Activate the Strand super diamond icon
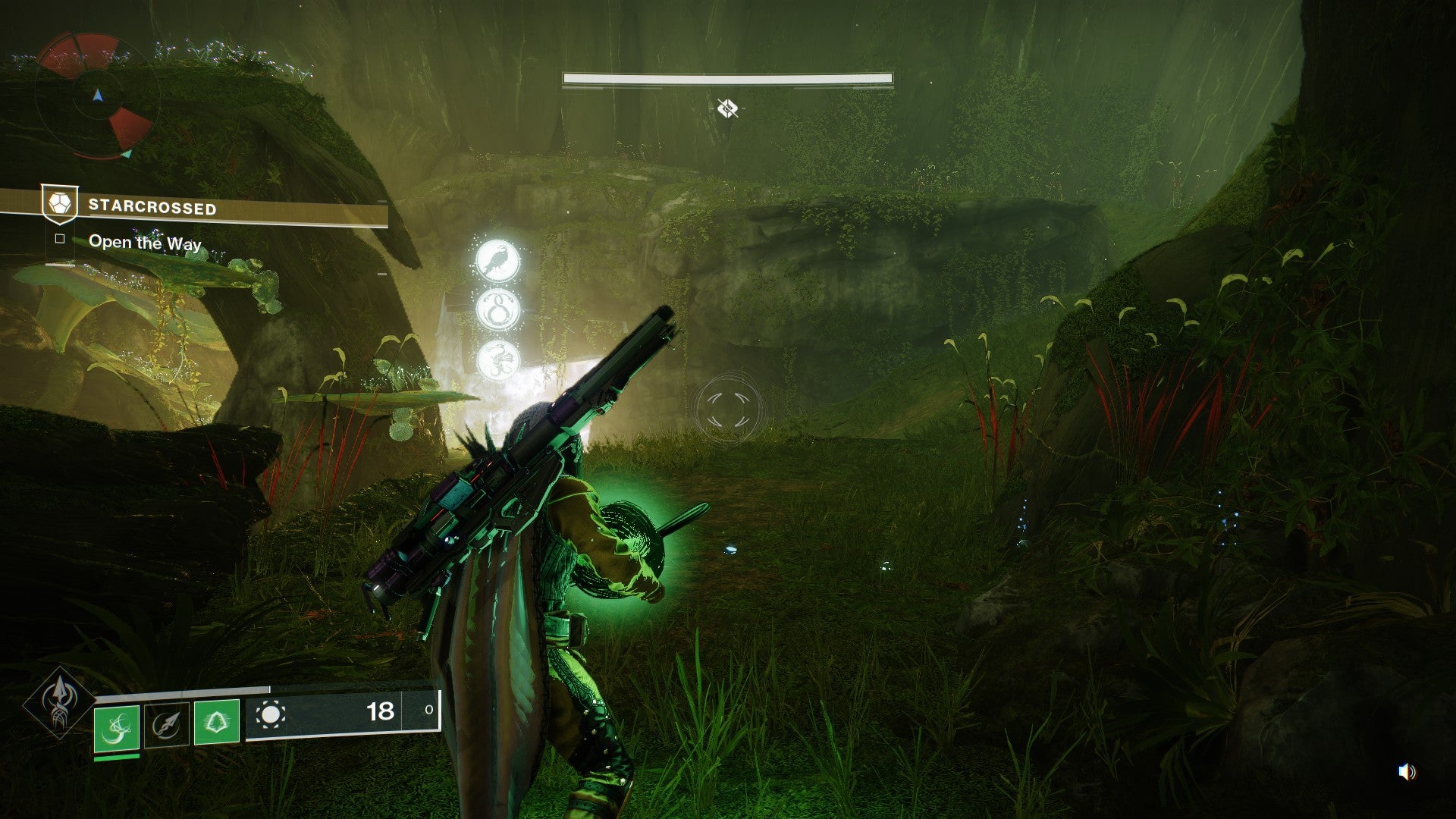 pyautogui.click(x=59, y=702)
